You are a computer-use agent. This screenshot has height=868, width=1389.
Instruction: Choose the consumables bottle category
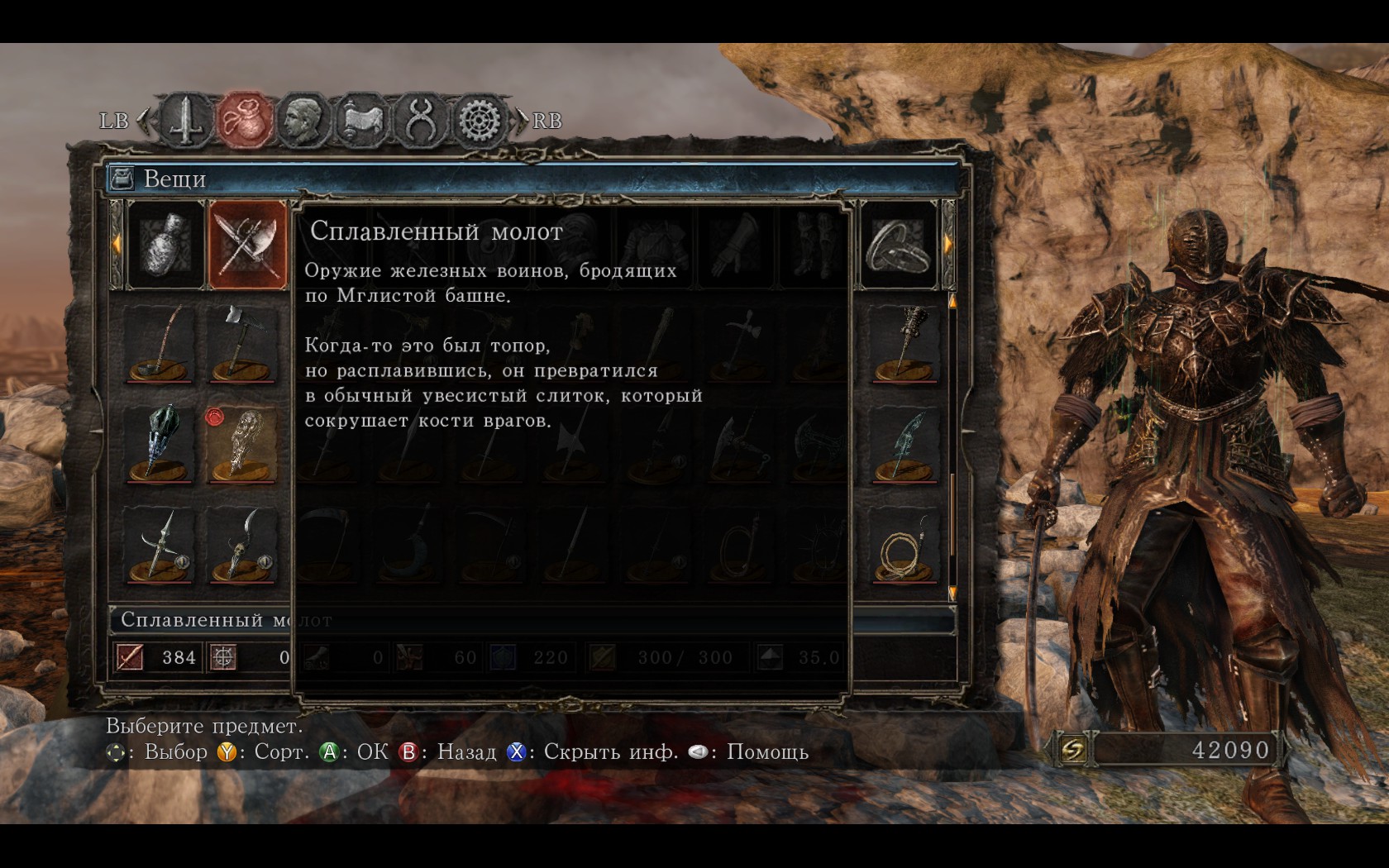165,245
